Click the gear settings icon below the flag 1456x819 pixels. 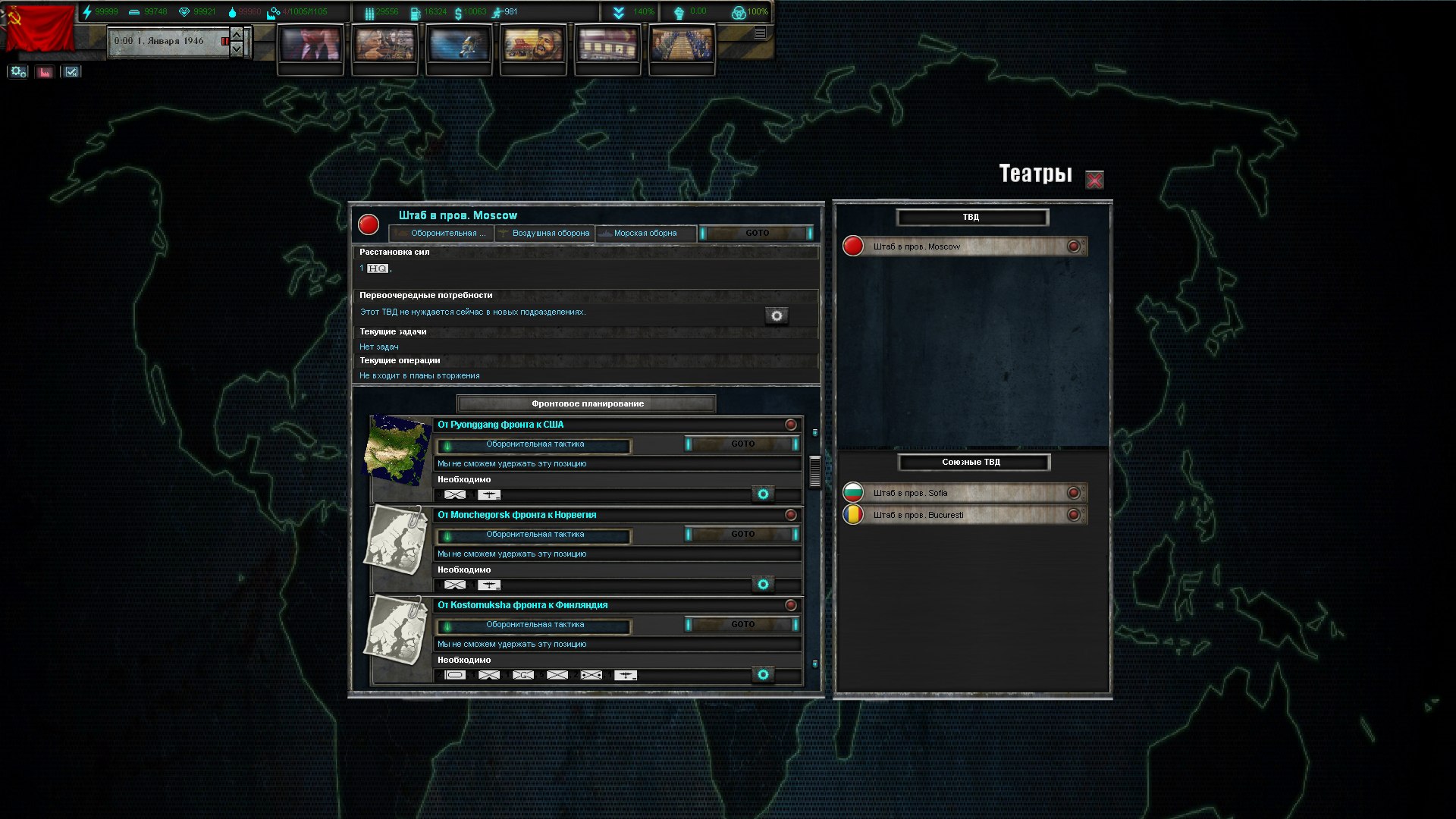tap(18, 72)
